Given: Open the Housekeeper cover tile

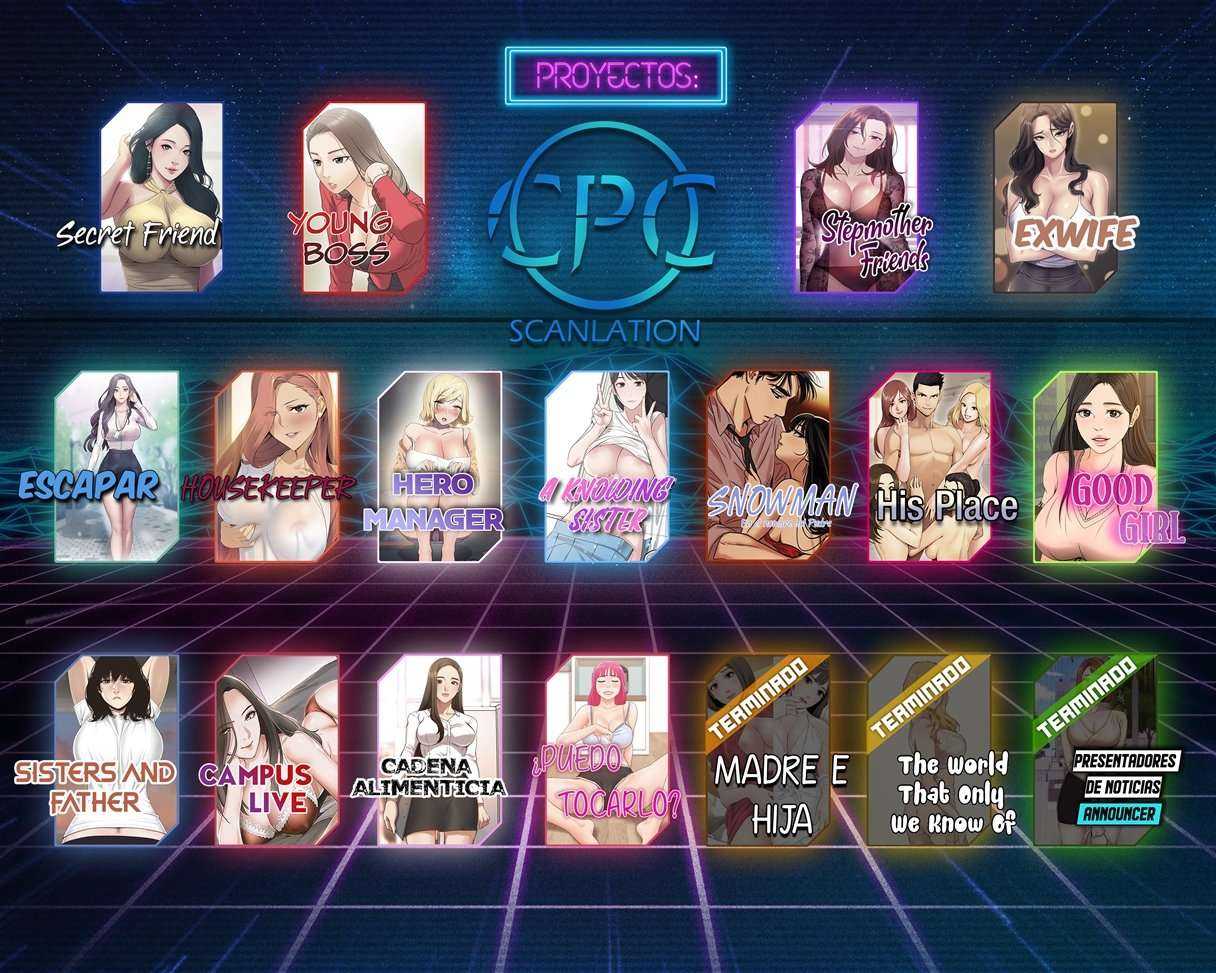Looking at the screenshot, I should (x=277, y=466).
